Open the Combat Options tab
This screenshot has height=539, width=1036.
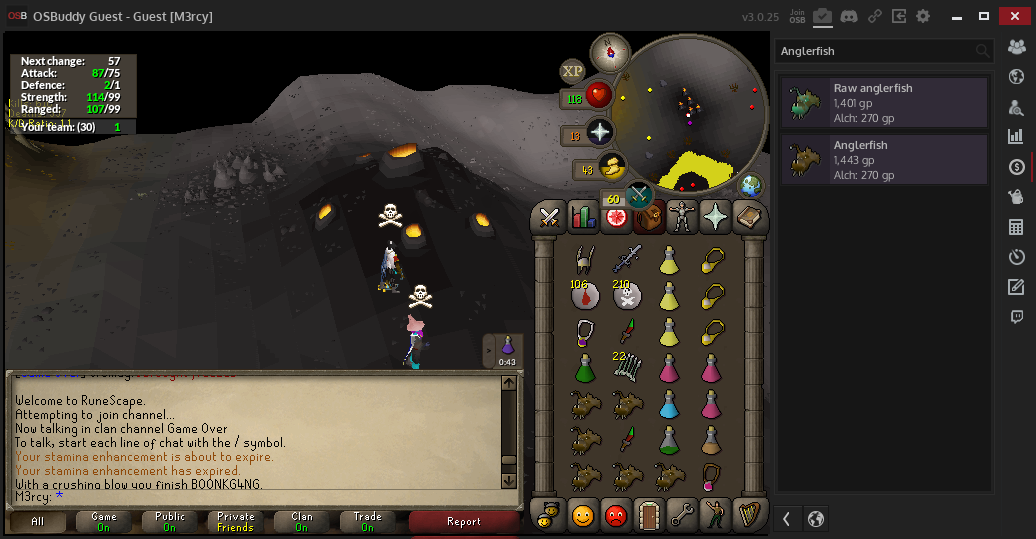point(549,216)
